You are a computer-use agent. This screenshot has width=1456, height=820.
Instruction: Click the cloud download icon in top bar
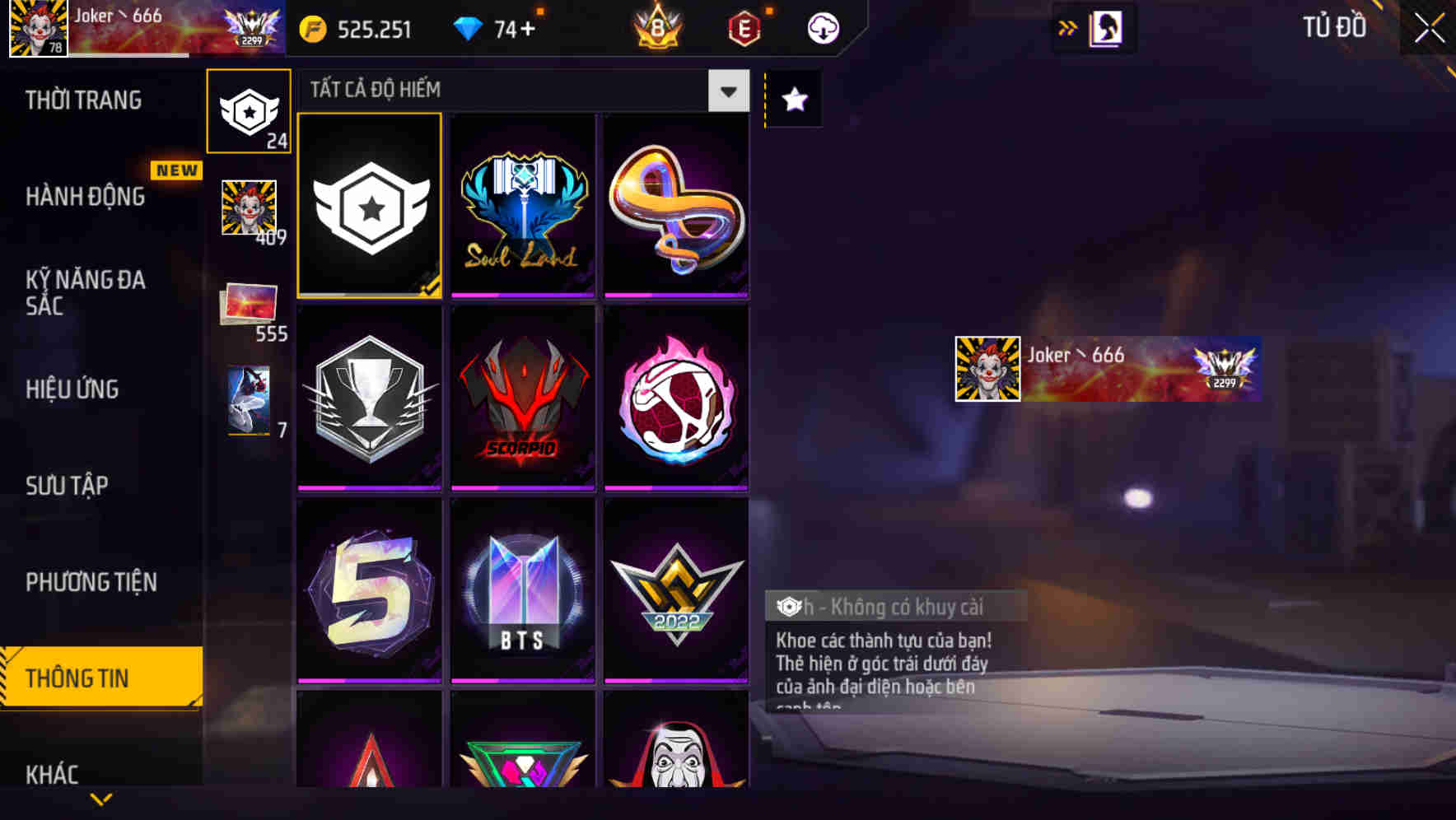pos(821,27)
